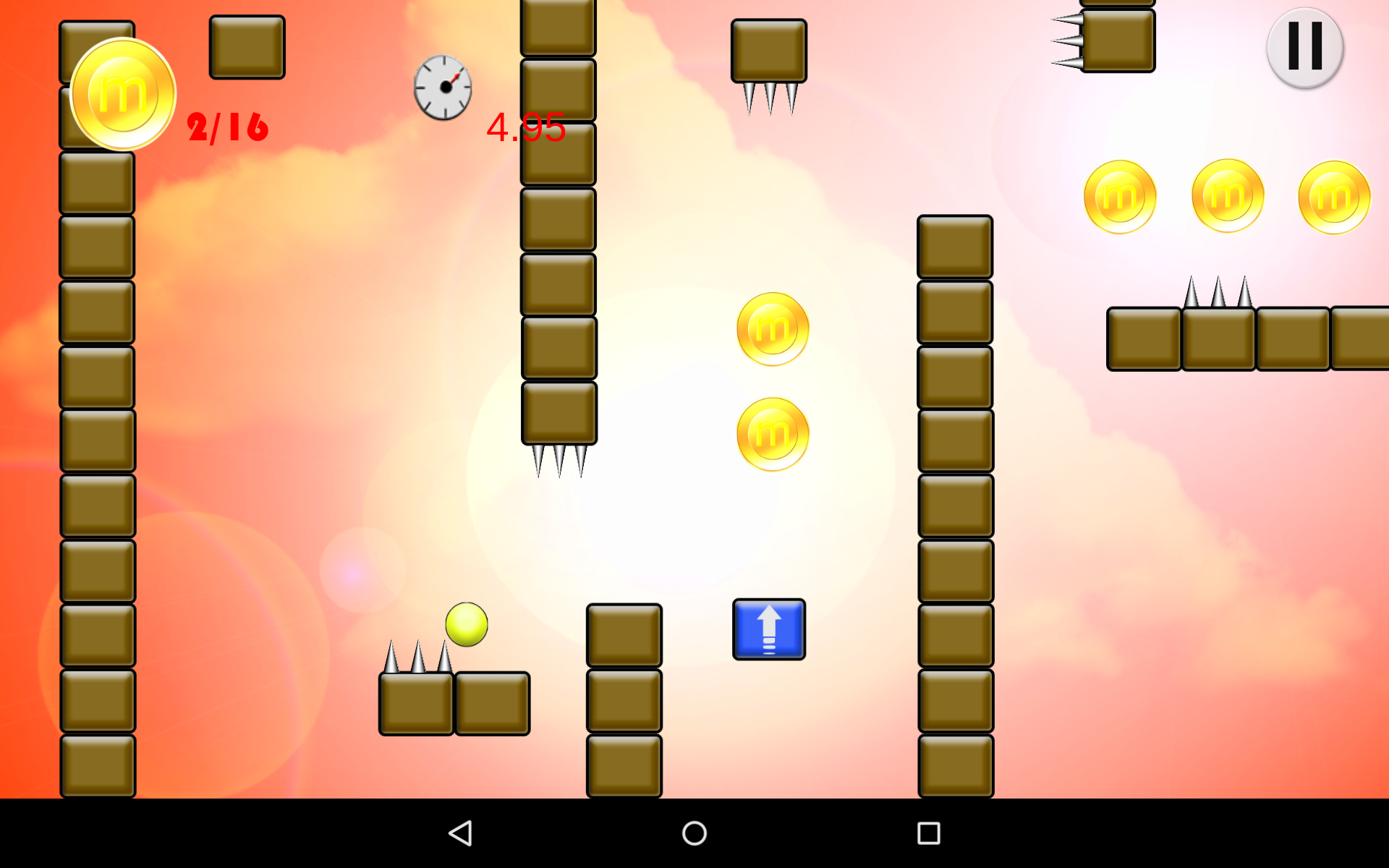Collect the upper coin in the middle gap
The image size is (1389, 868).
point(770,327)
